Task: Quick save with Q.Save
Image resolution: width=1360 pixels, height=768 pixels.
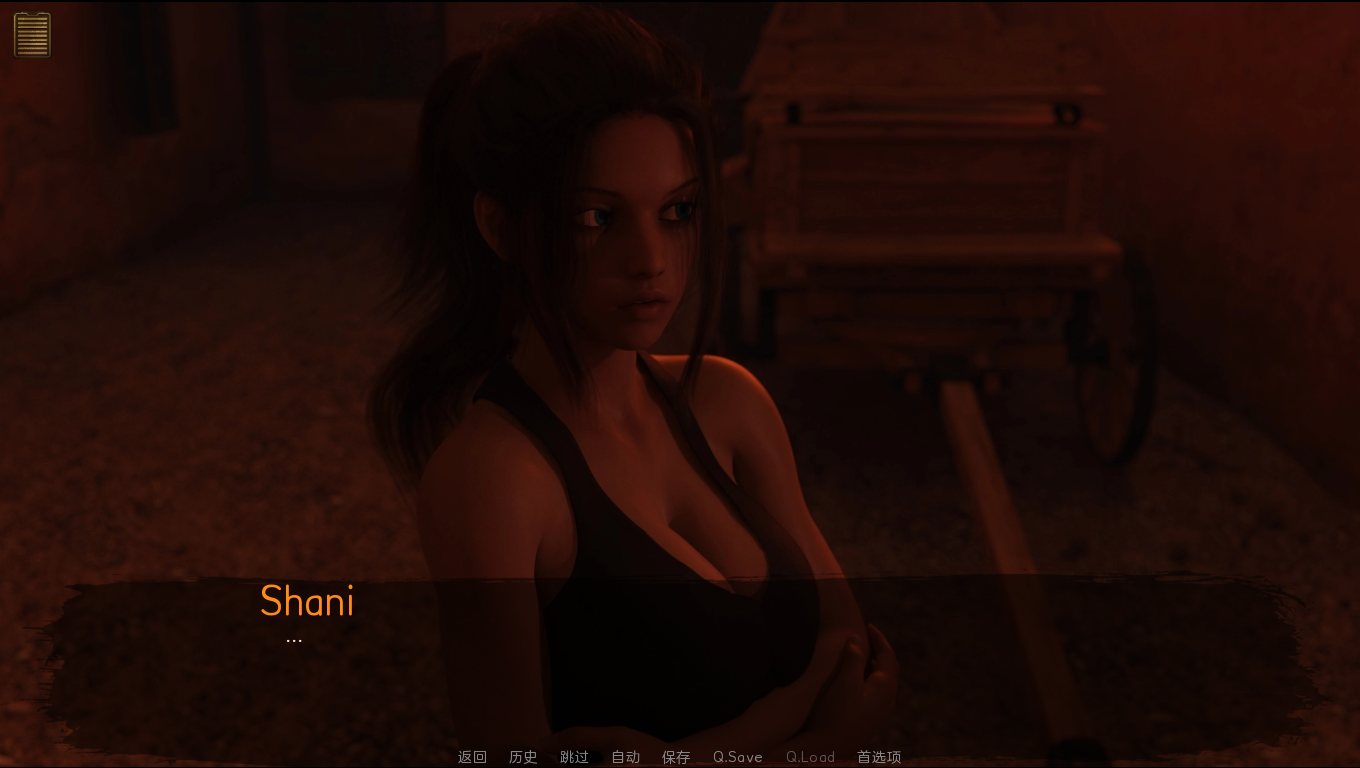Action: [x=737, y=757]
